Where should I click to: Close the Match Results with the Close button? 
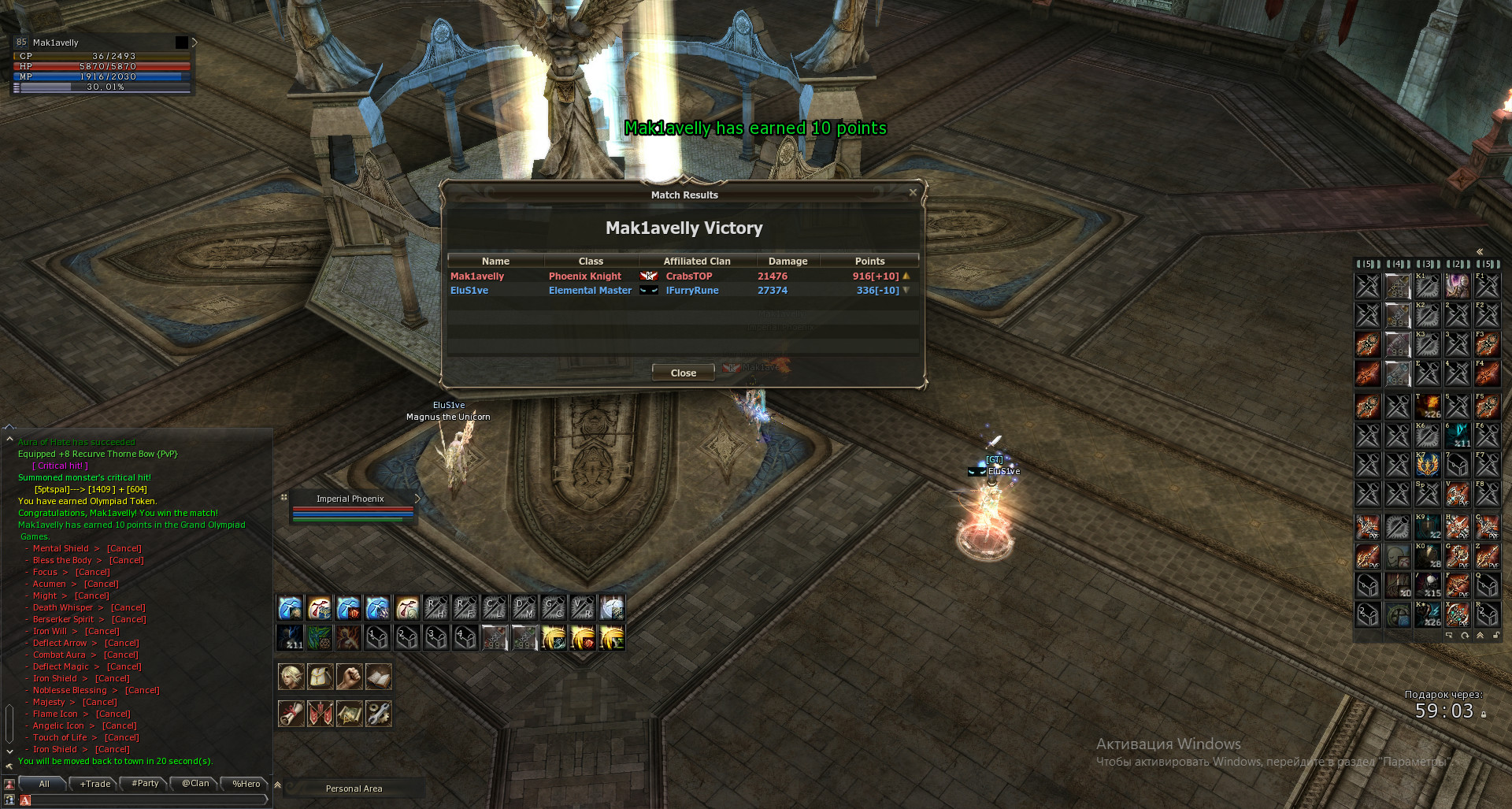pyautogui.click(x=683, y=373)
